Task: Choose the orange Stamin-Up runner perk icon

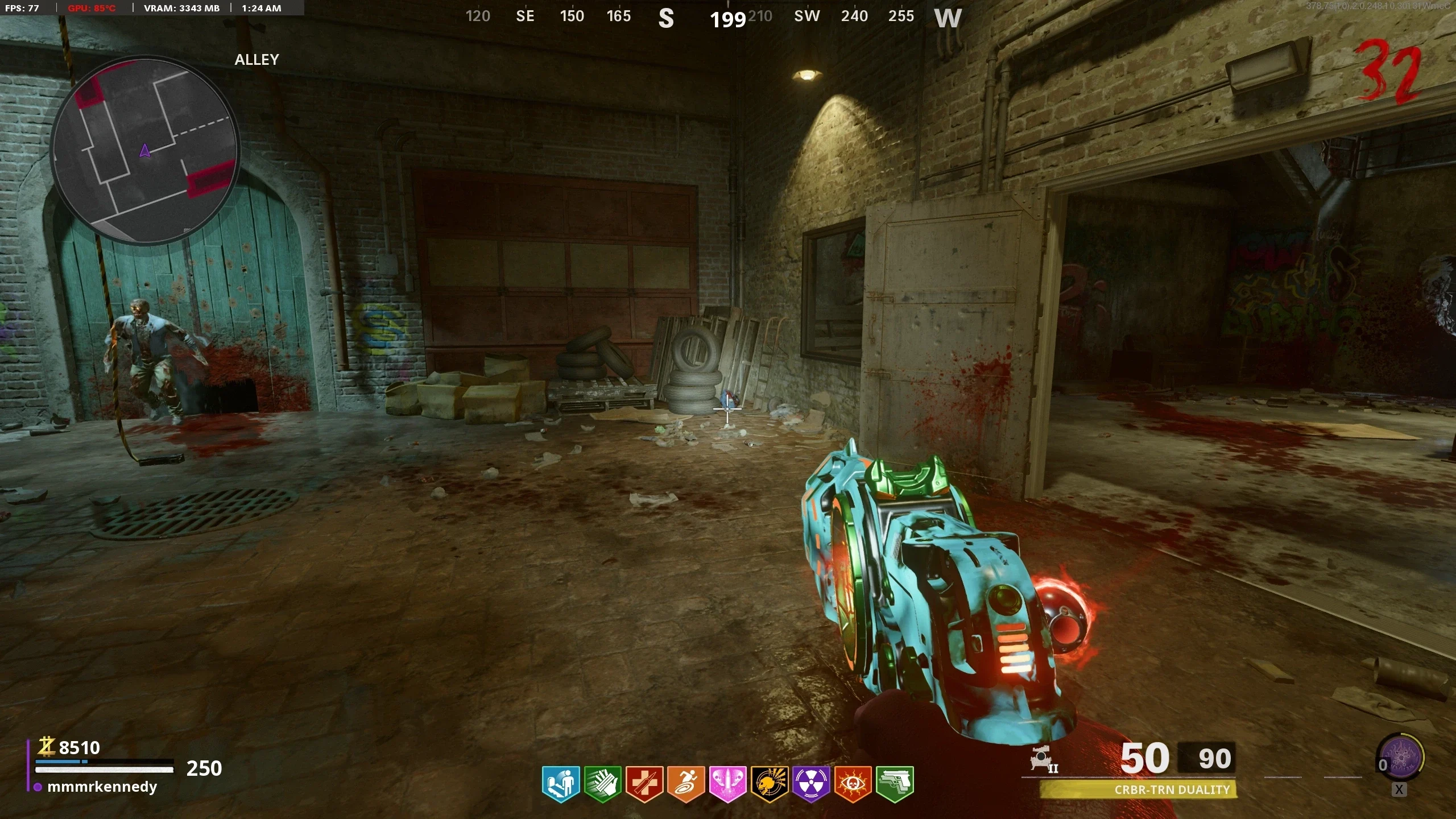Action: (x=686, y=784)
